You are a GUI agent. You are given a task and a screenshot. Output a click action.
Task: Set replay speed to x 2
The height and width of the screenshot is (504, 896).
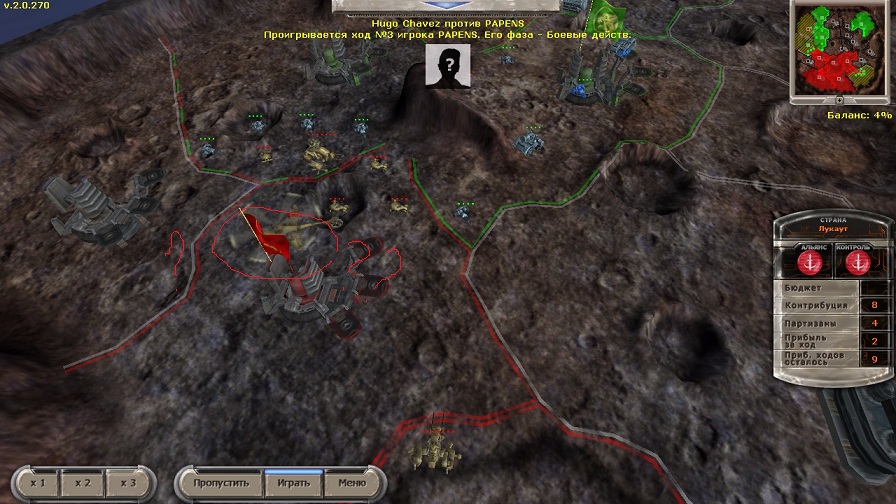[82, 483]
